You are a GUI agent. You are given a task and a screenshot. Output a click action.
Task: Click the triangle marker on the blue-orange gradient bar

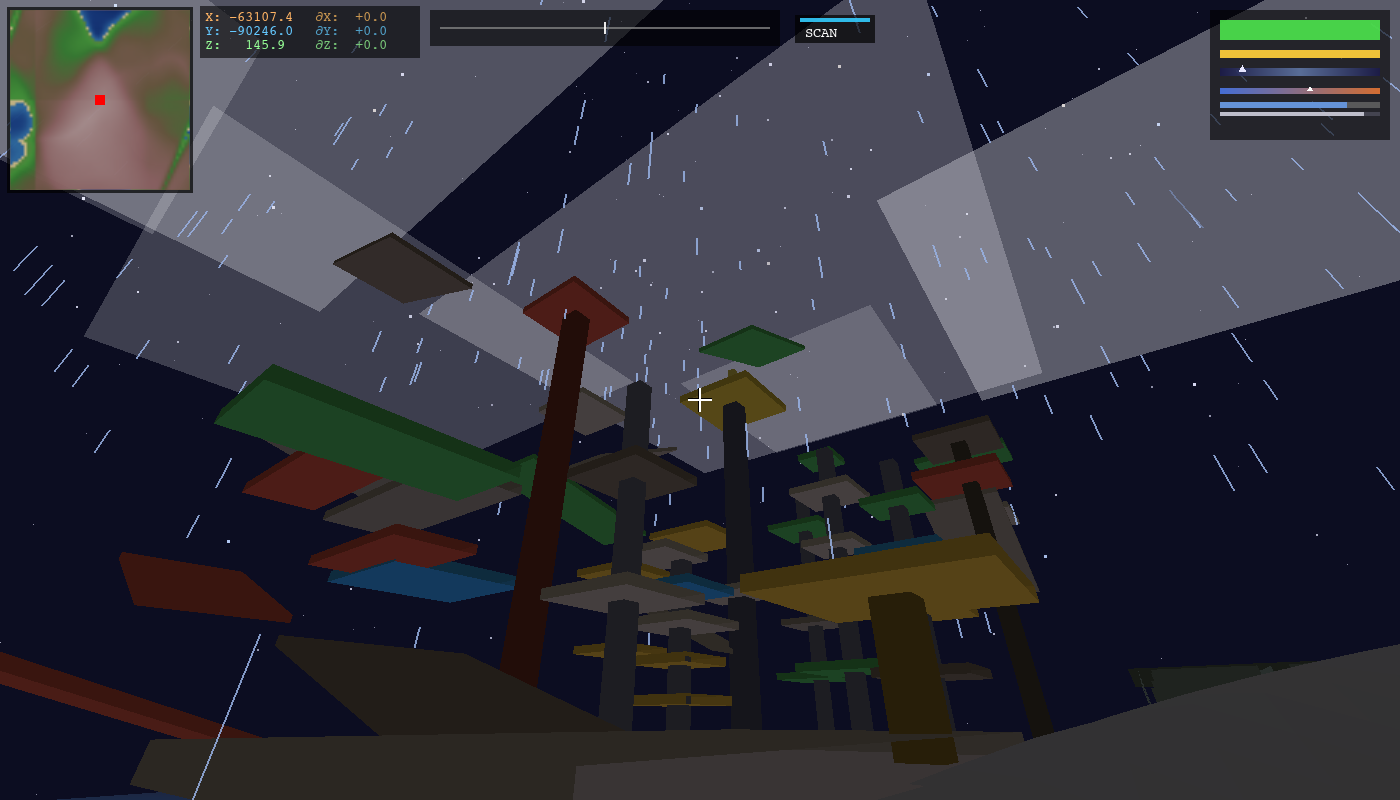[1310, 89]
